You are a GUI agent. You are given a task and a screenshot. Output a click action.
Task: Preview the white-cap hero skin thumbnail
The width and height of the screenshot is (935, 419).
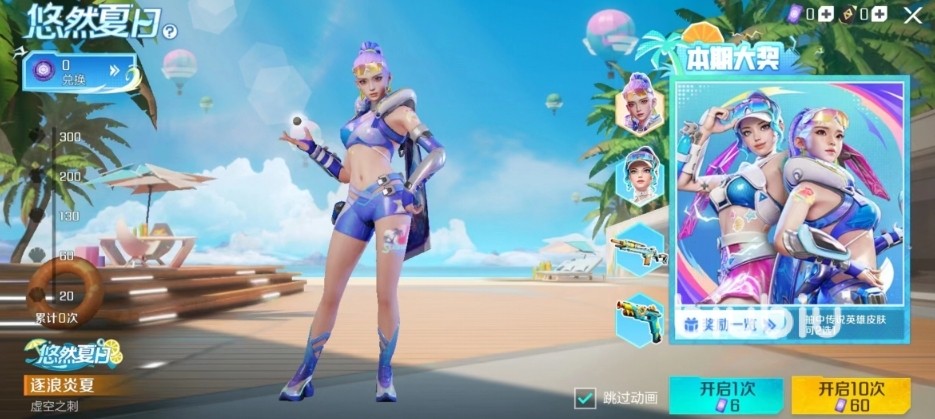point(637,176)
